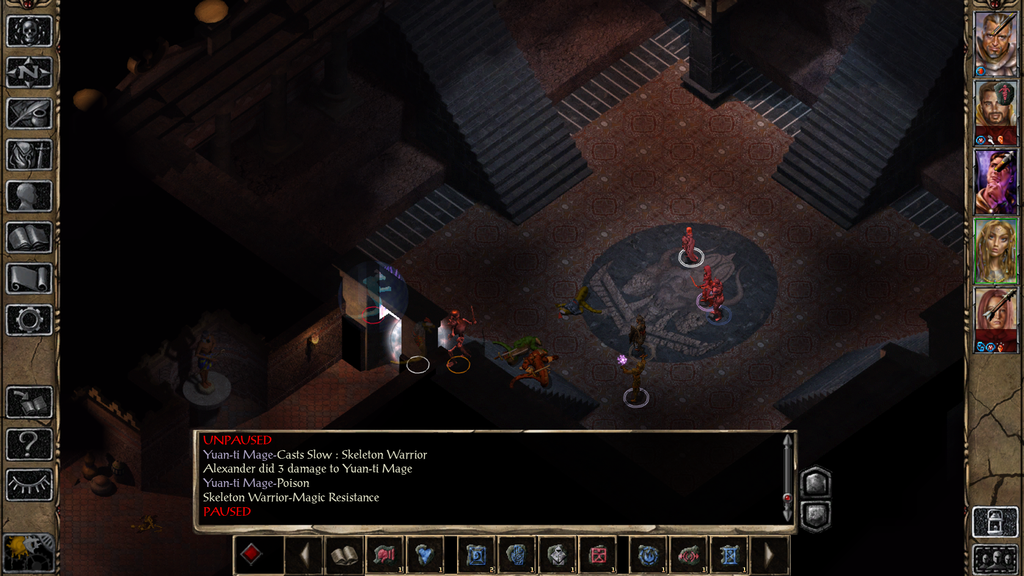Image resolution: width=1024 pixels, height=576 pixels.
Task: Open the mage spellbook with the book icon
Action: [29, 237]
